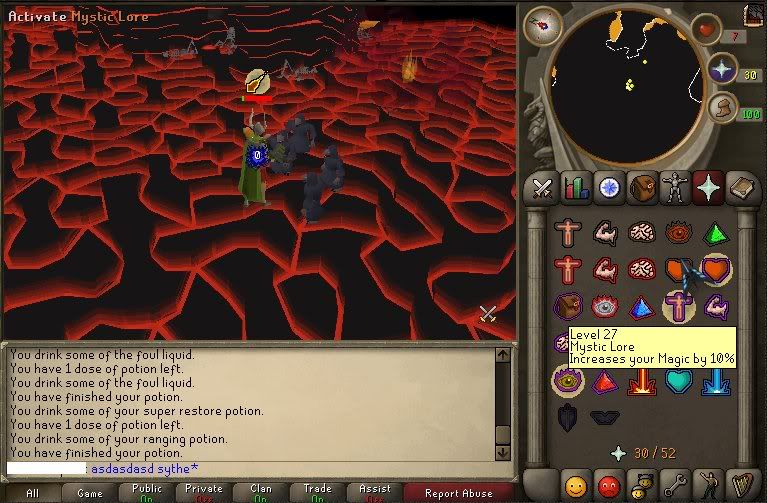Open the Music harp tab

pyautogui.click(x=740, y=485)
